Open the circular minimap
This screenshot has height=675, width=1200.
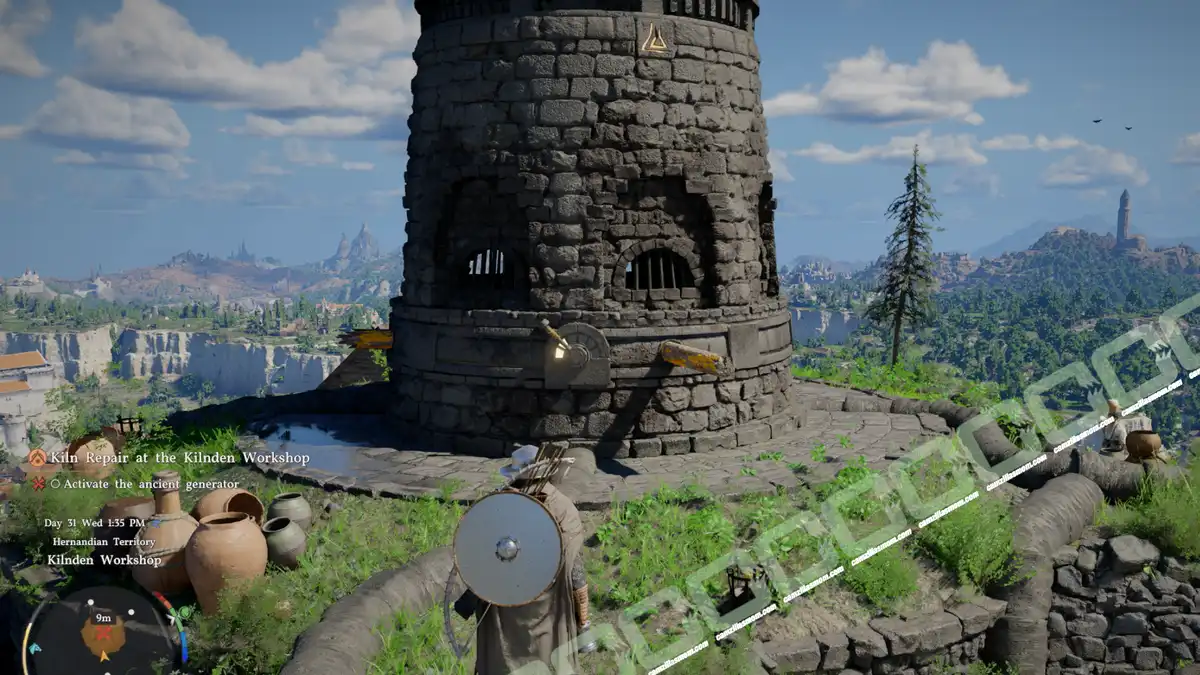pyautogui.click(x=103, y=632)
